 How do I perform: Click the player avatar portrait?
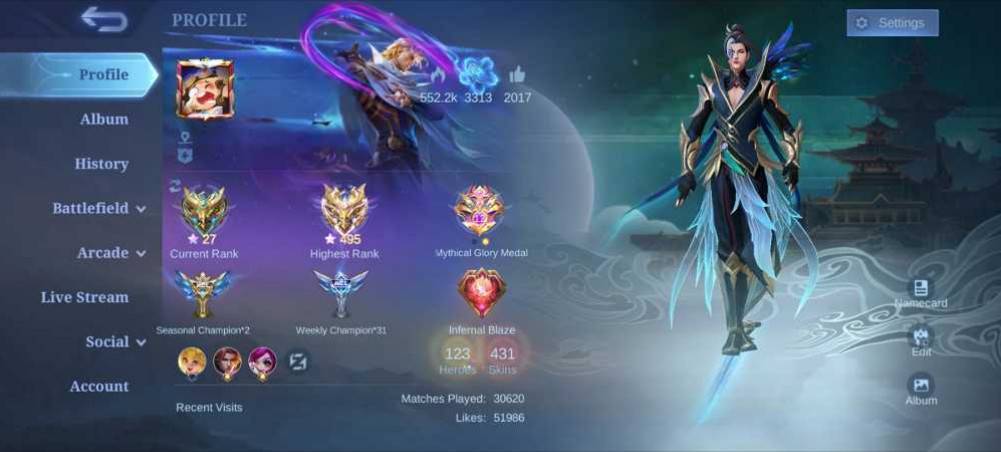205,89
